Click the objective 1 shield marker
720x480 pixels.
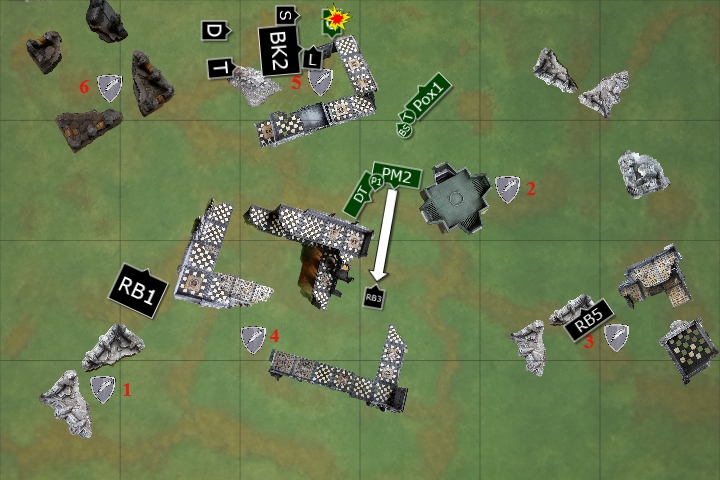click(x=103, y=389)
